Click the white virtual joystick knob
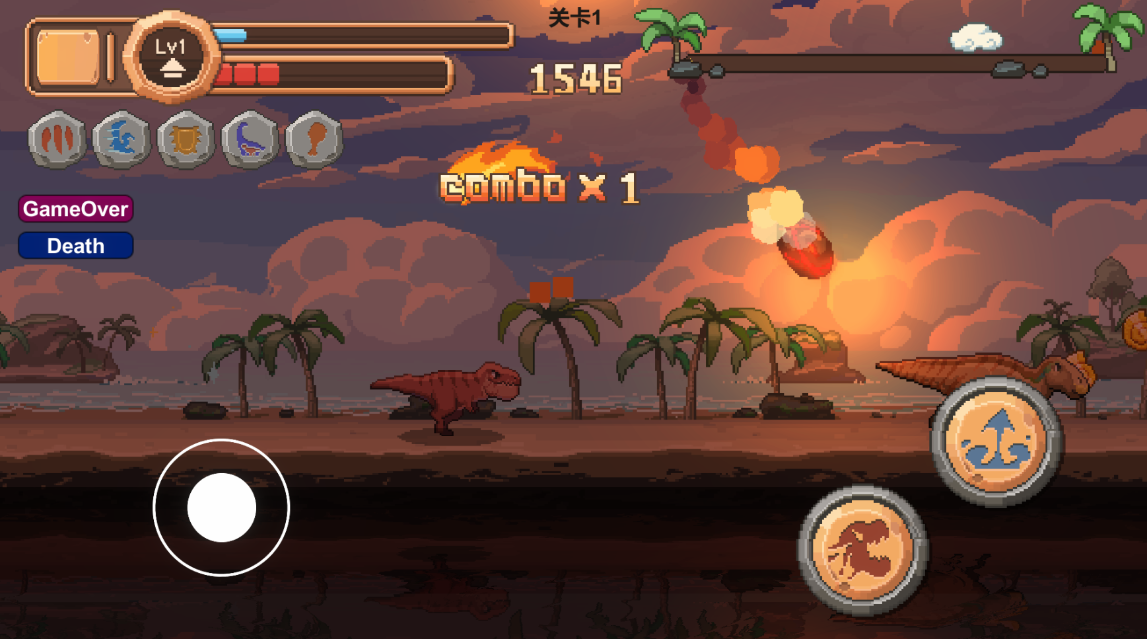The height and width of the screenshot is (639, 1147). (221, 508)
